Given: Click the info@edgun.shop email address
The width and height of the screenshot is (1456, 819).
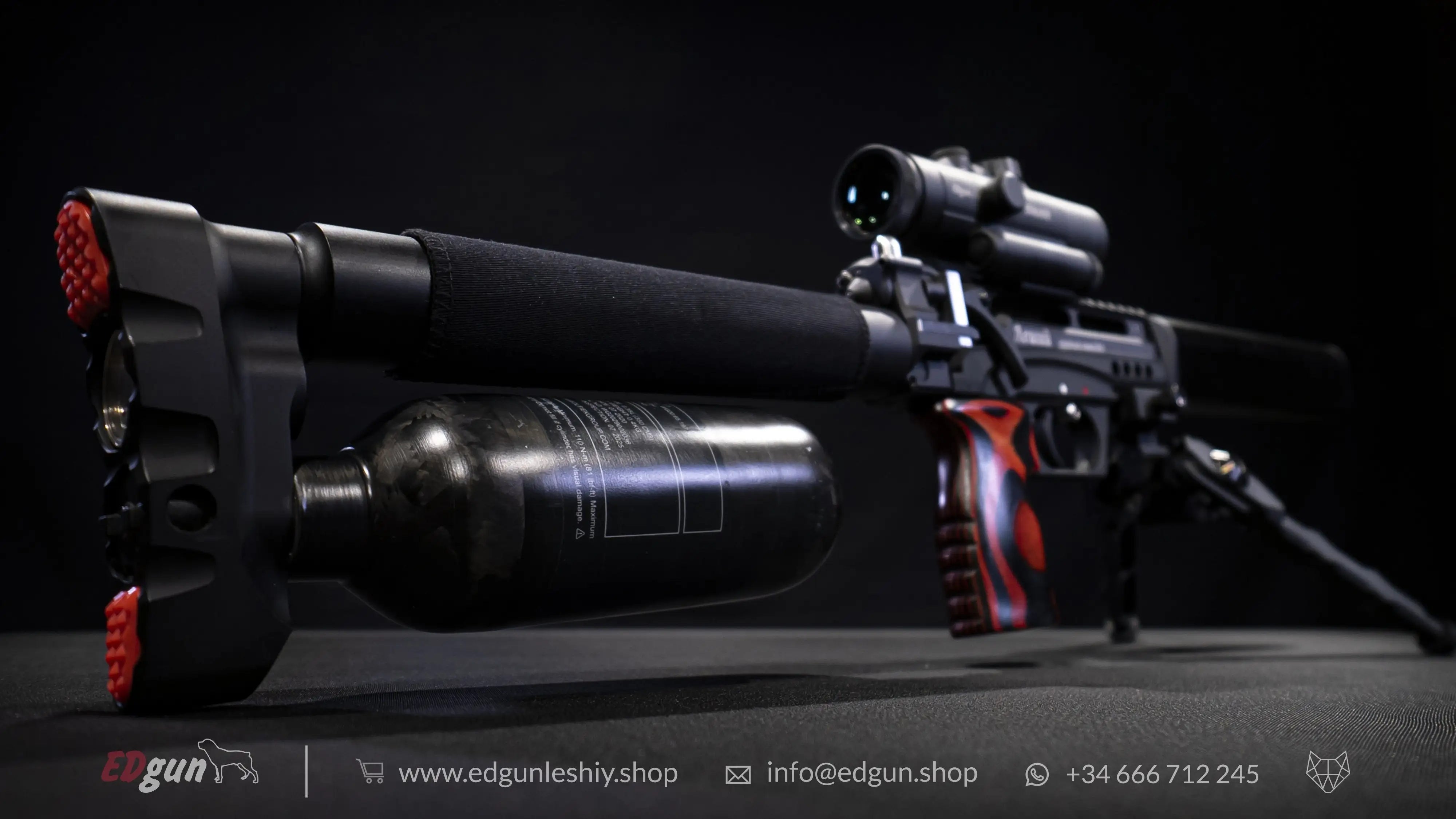Looking at the screenshot, I should (871, 773).
